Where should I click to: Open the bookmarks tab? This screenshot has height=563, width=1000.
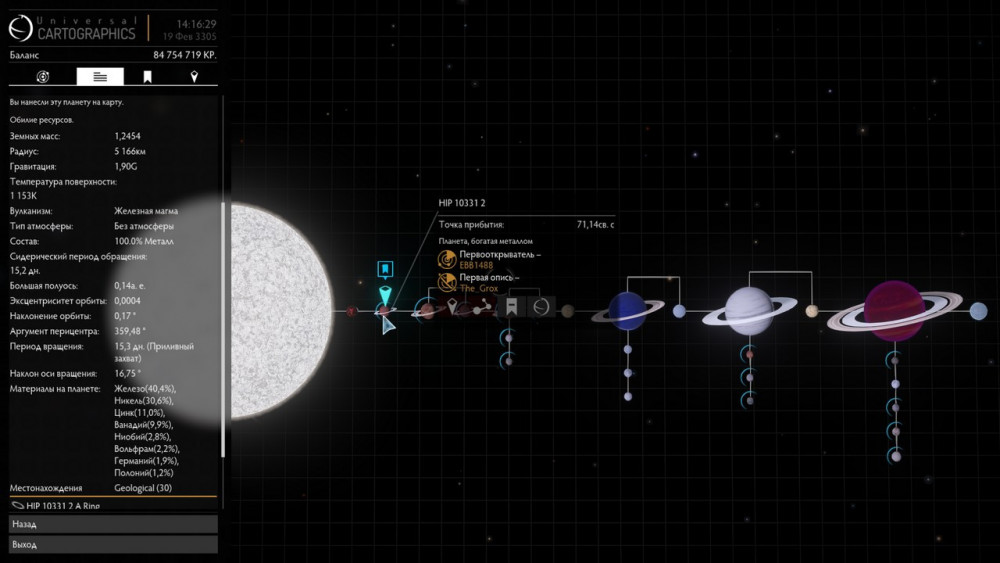click(147, 77)
